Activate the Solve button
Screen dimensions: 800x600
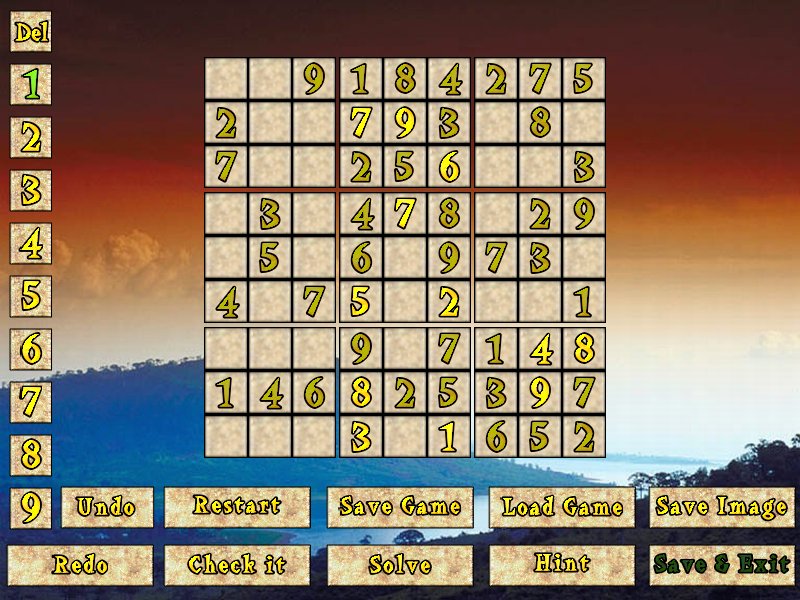(400, 565)
